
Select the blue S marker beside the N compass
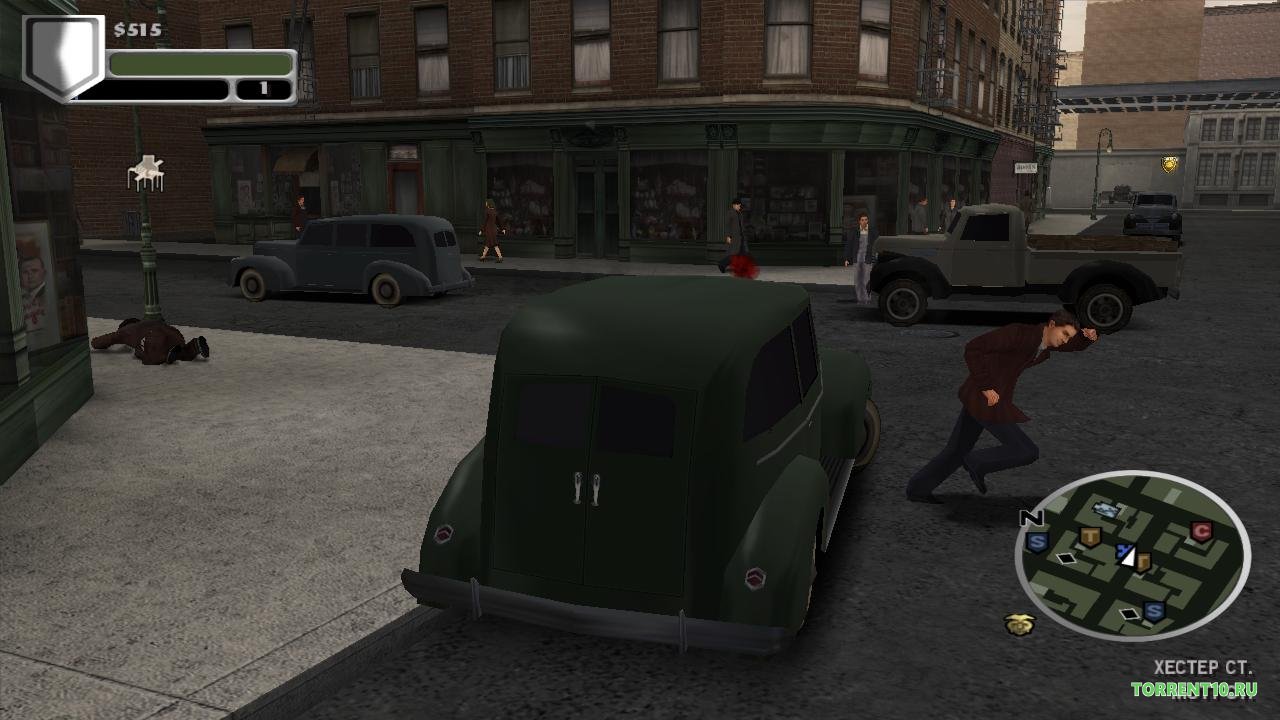click(x=1036, y=542)
